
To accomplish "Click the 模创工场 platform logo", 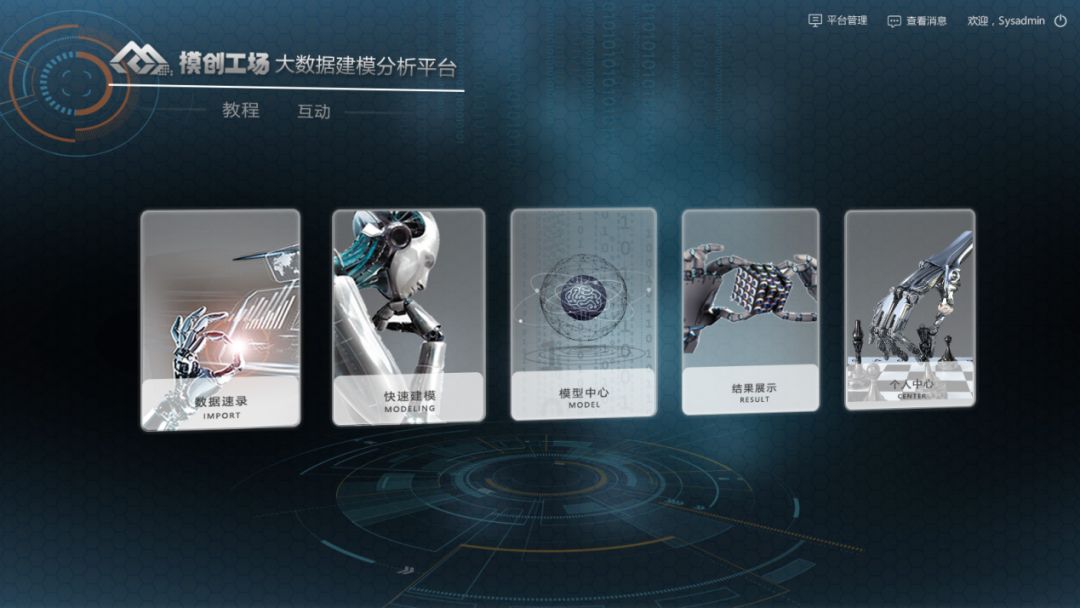I will coord(190,62).
